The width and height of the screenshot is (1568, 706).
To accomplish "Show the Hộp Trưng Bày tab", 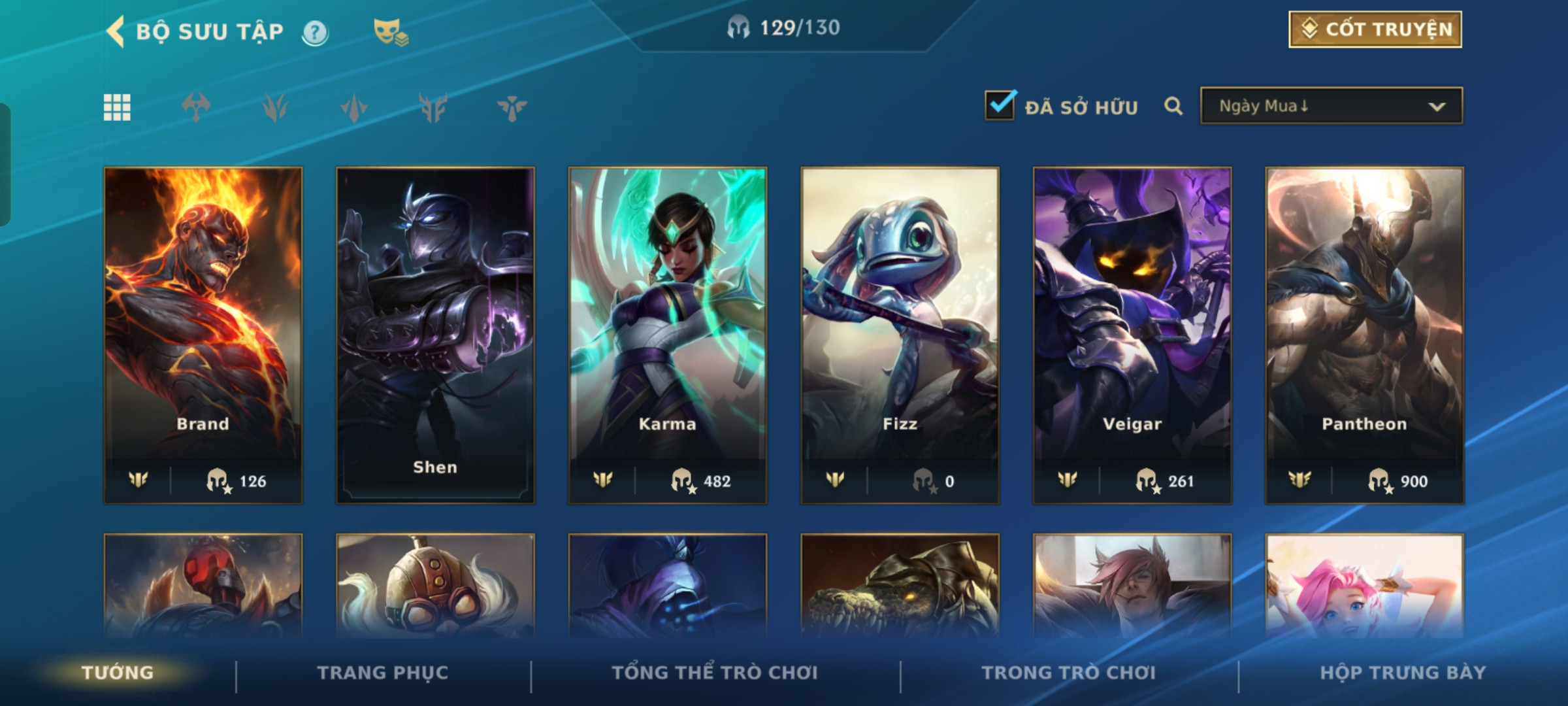I will (x=1403, y=673).
